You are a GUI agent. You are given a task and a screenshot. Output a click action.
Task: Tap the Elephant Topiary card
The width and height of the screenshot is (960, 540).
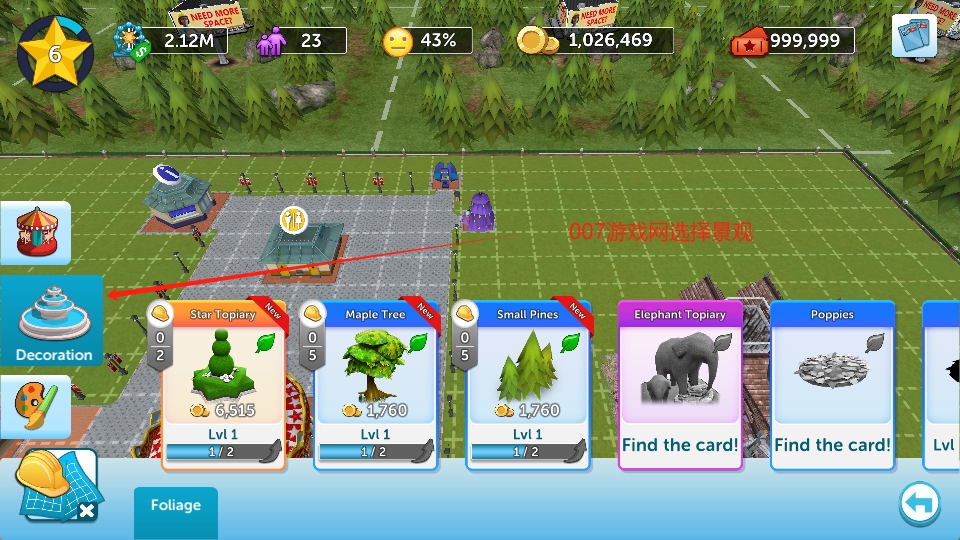tap(680, 385)
